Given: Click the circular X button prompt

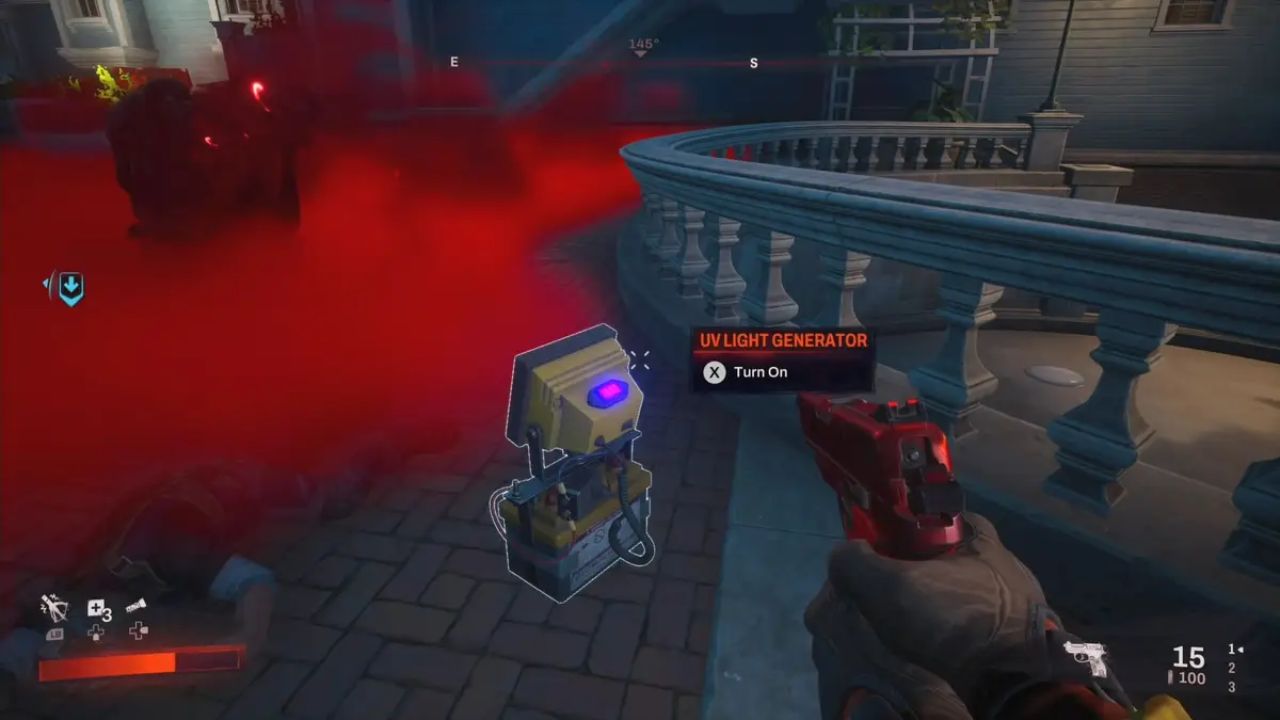Looking at the screenshot, I should pyautogui.click(x=715, y=371).
